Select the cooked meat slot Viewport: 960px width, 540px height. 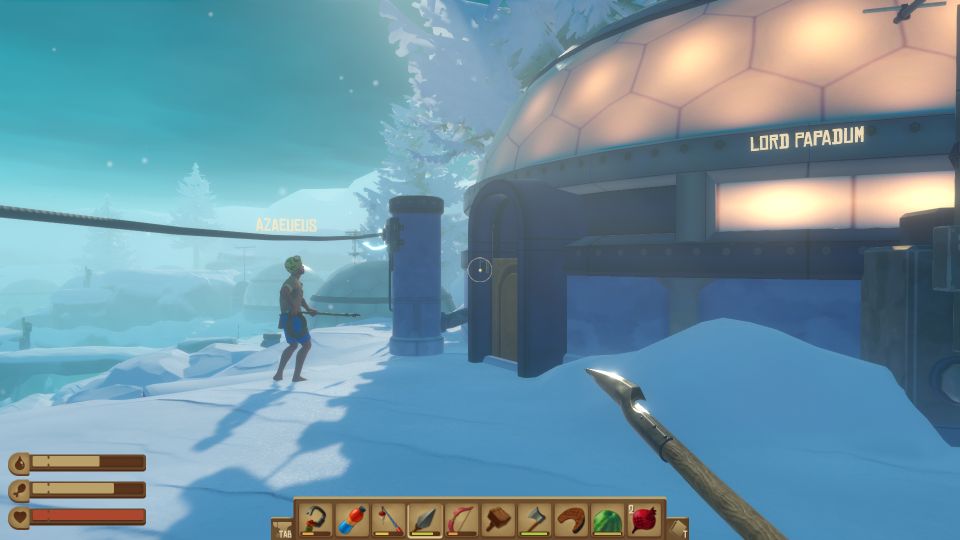click(x=571, y=520)
